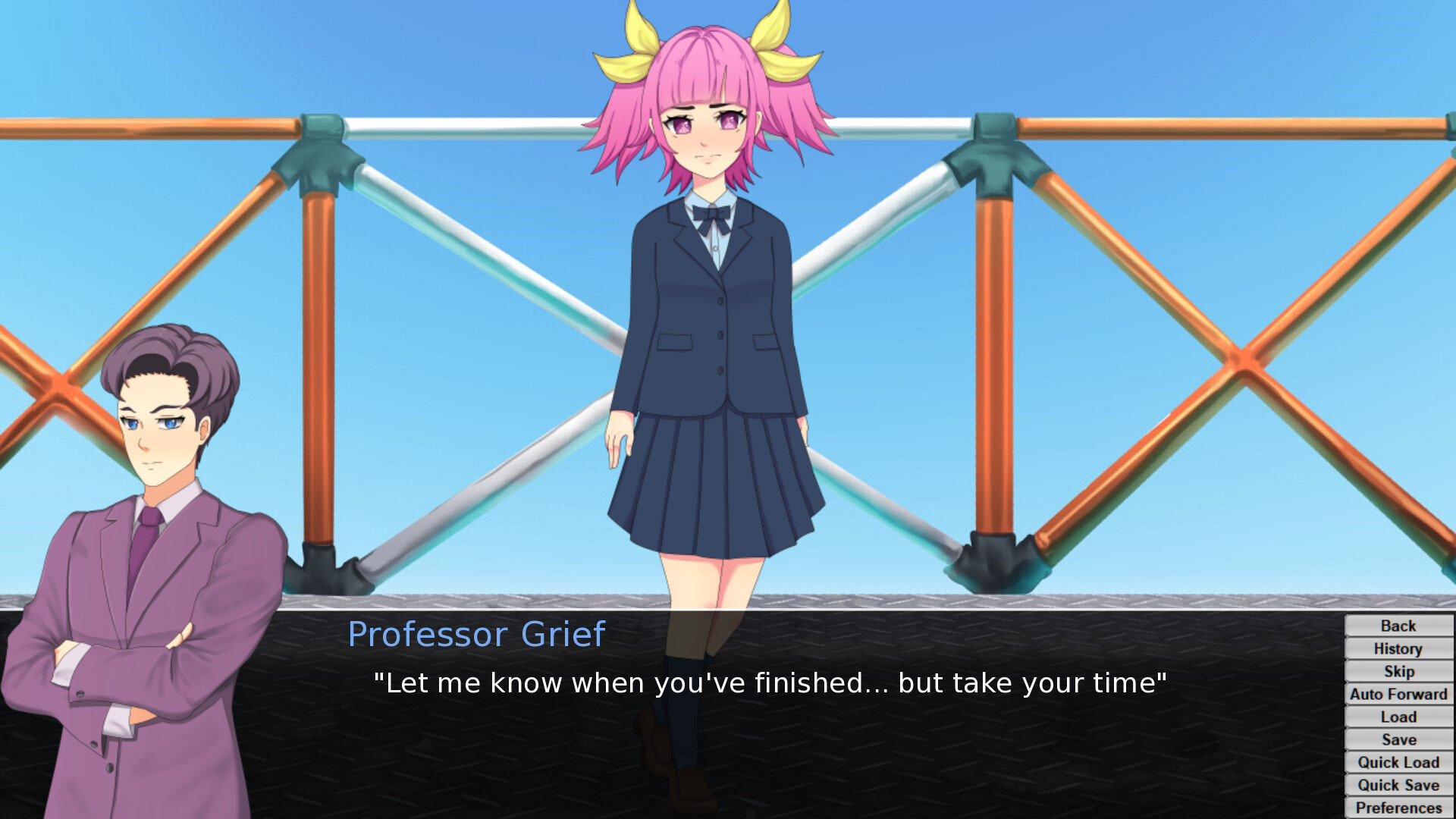Enable Skip mode
The width and height of the screenshot is (1456, 819).
[x=1398, y=671]
